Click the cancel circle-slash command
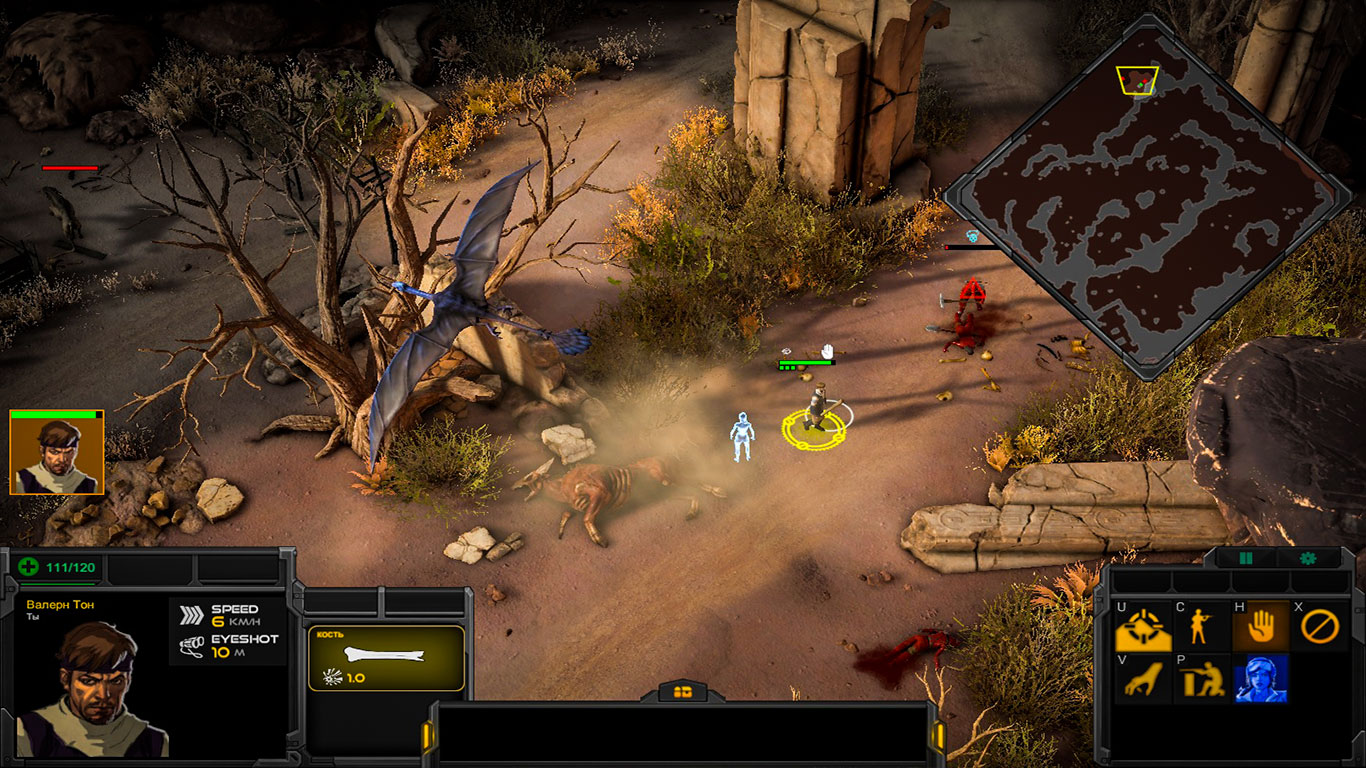 tap(1319, 628)
